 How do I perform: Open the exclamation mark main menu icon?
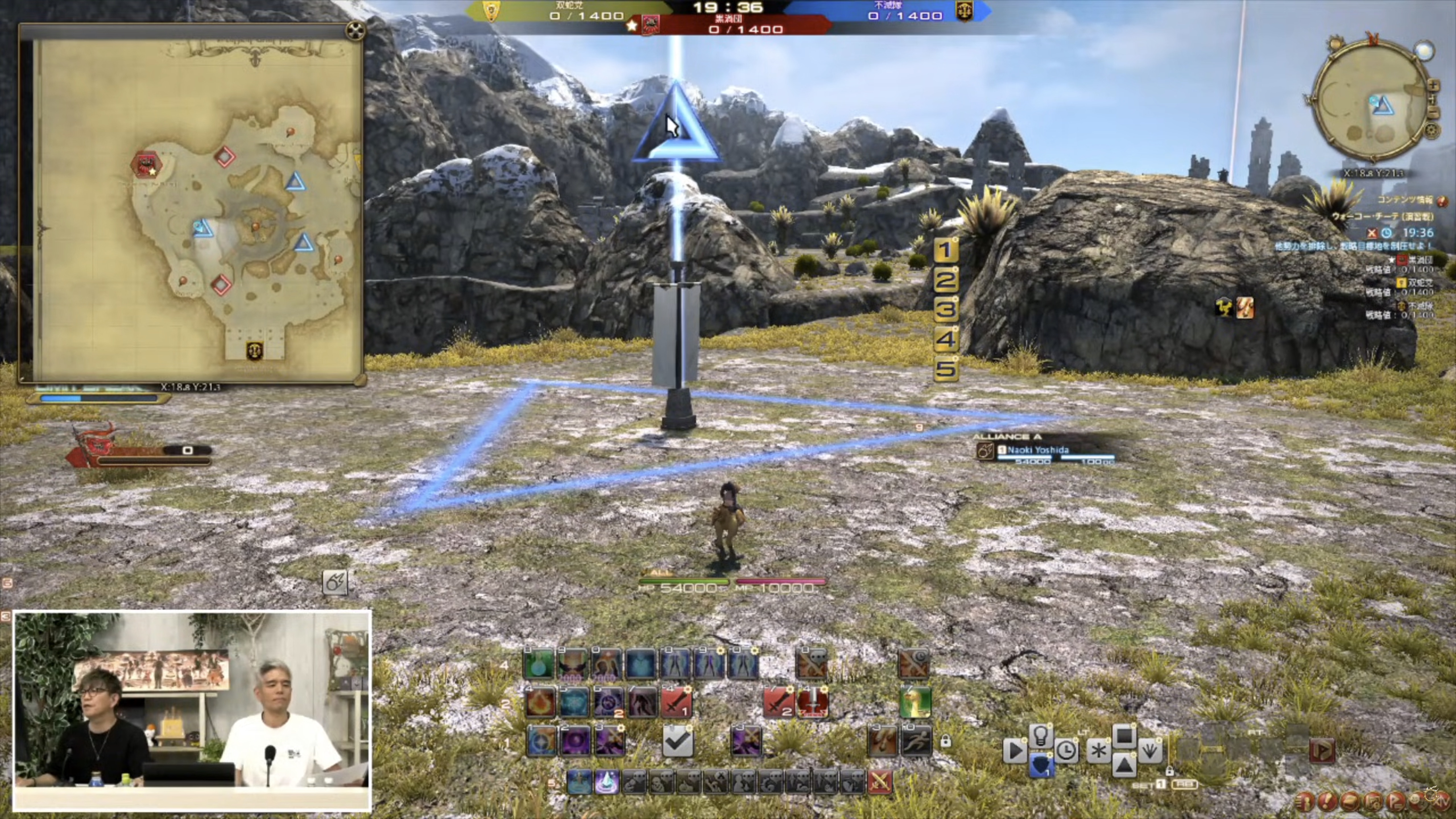(1327, 801)
